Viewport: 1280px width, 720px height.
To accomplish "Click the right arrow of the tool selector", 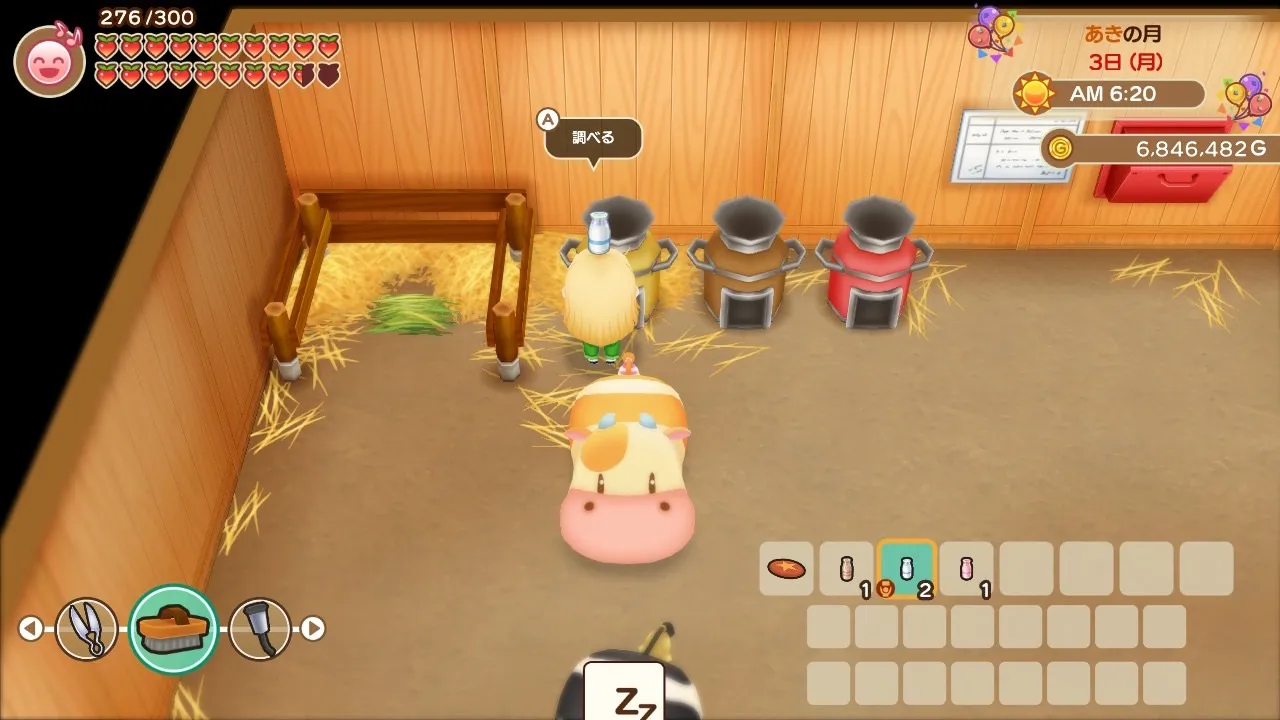I will click(313, 629).
